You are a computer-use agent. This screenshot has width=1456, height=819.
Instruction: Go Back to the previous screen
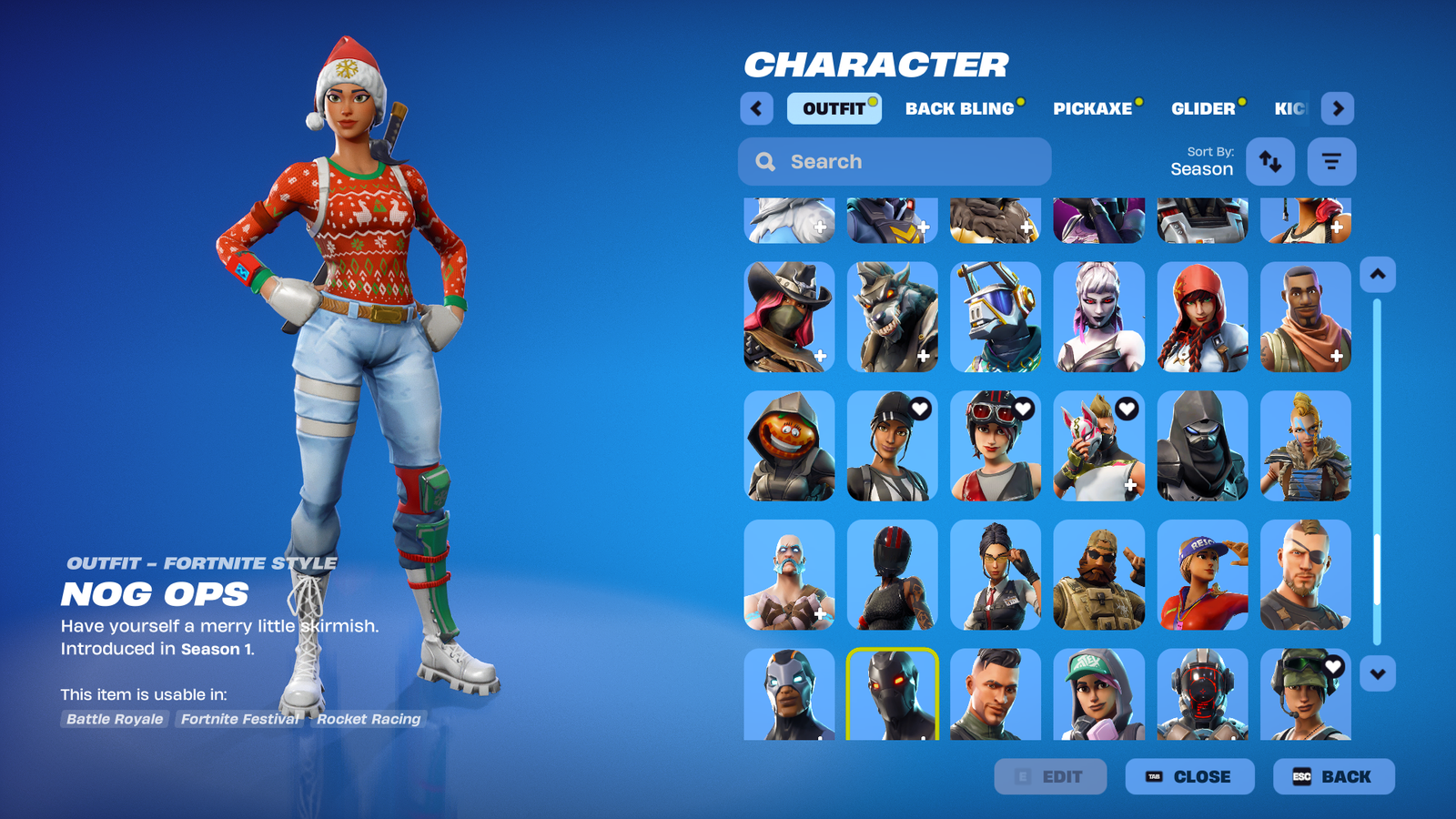[1333, 776]
